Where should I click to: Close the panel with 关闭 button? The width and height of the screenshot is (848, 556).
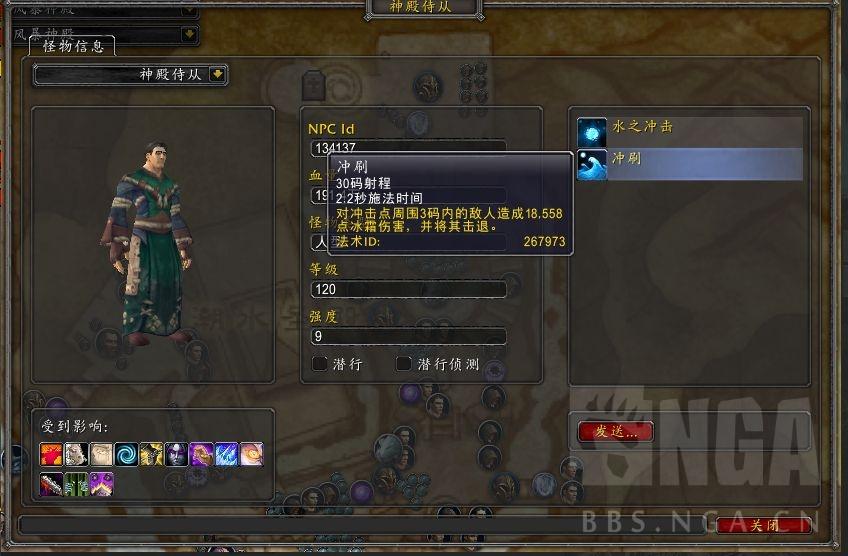click(x=764, y=525)
